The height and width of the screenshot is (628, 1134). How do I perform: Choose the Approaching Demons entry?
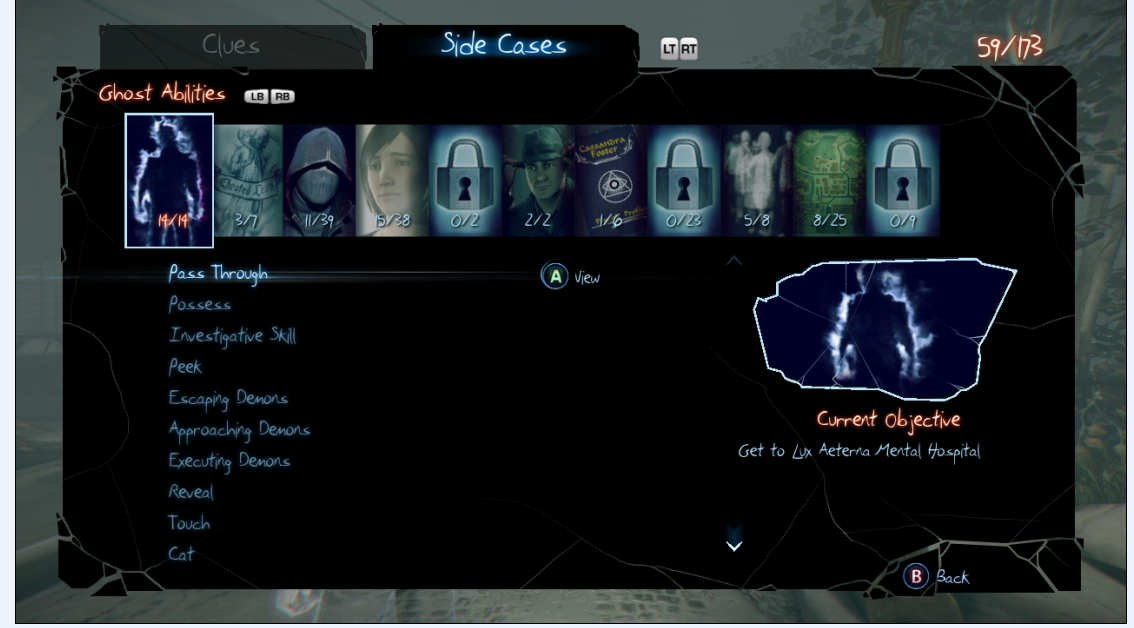(239, 430)
